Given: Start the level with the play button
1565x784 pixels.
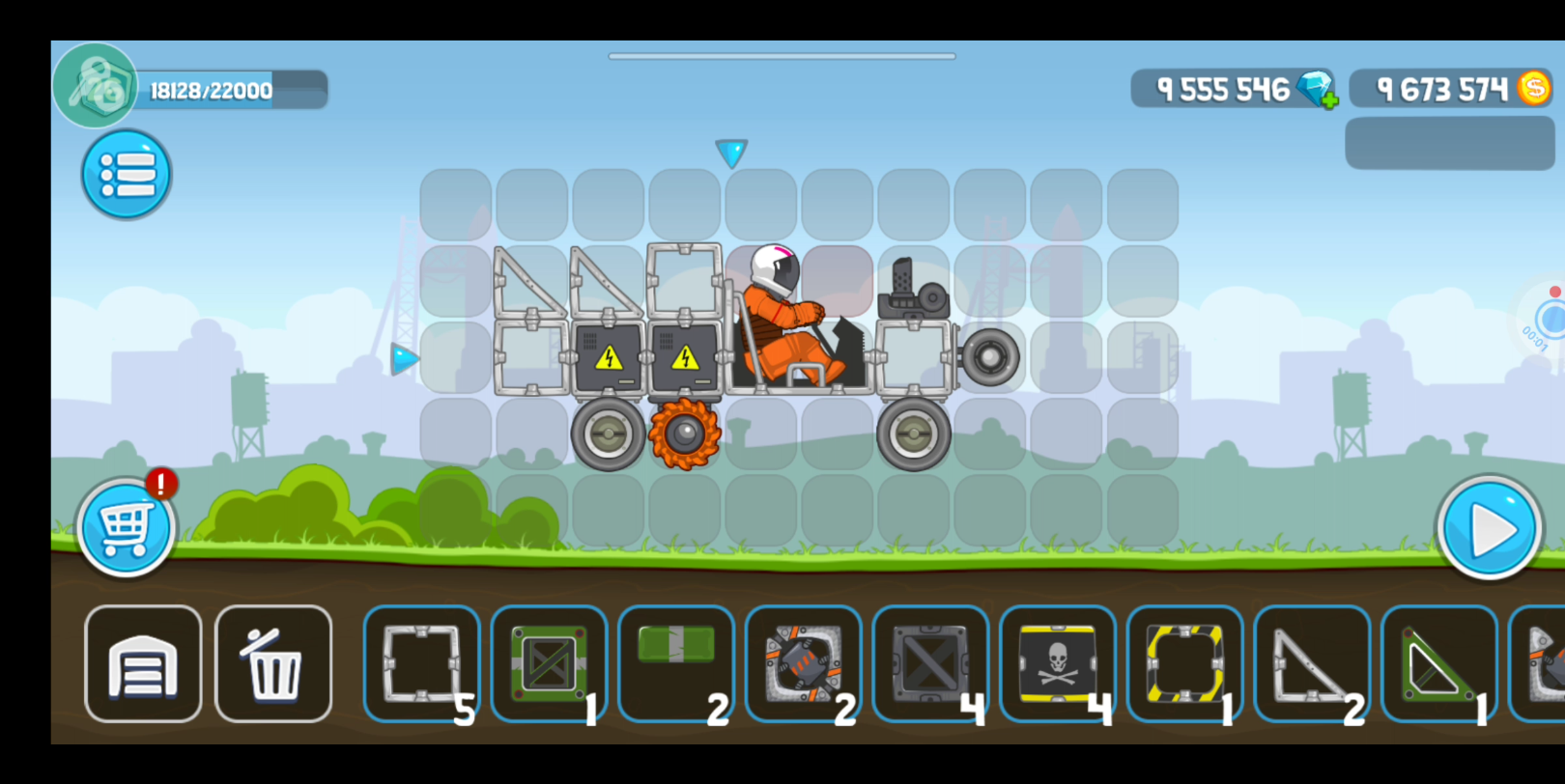Looking at the screenshot, I should click(1489, 528).
